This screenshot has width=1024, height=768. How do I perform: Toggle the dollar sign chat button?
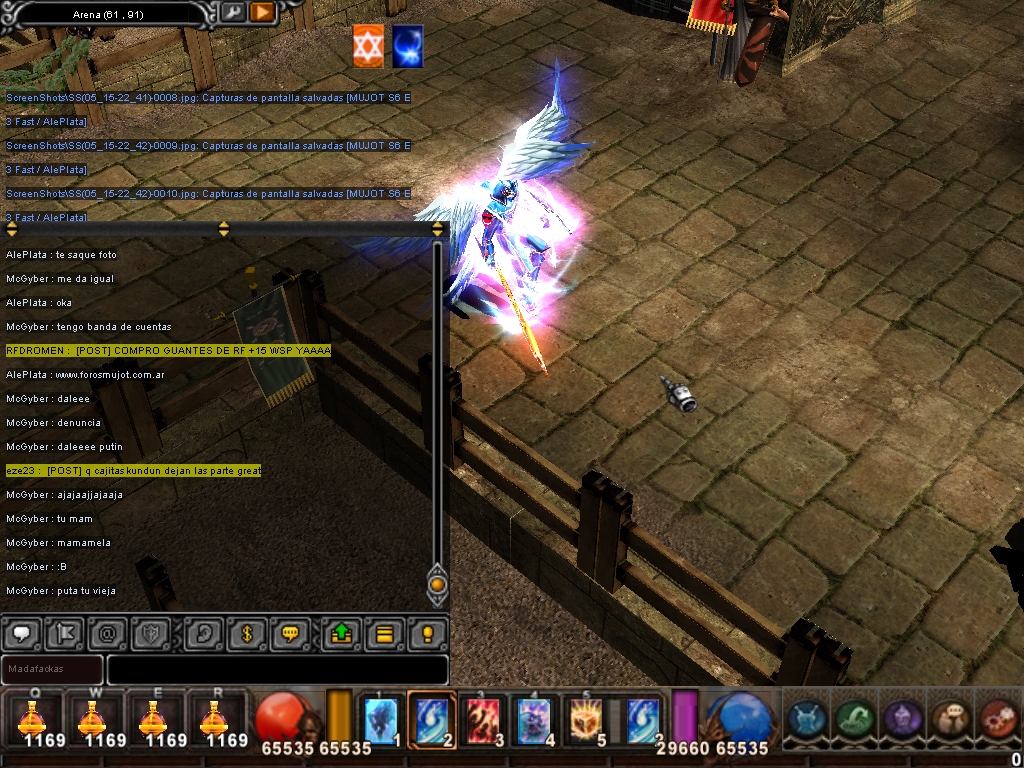click(246, 633)
